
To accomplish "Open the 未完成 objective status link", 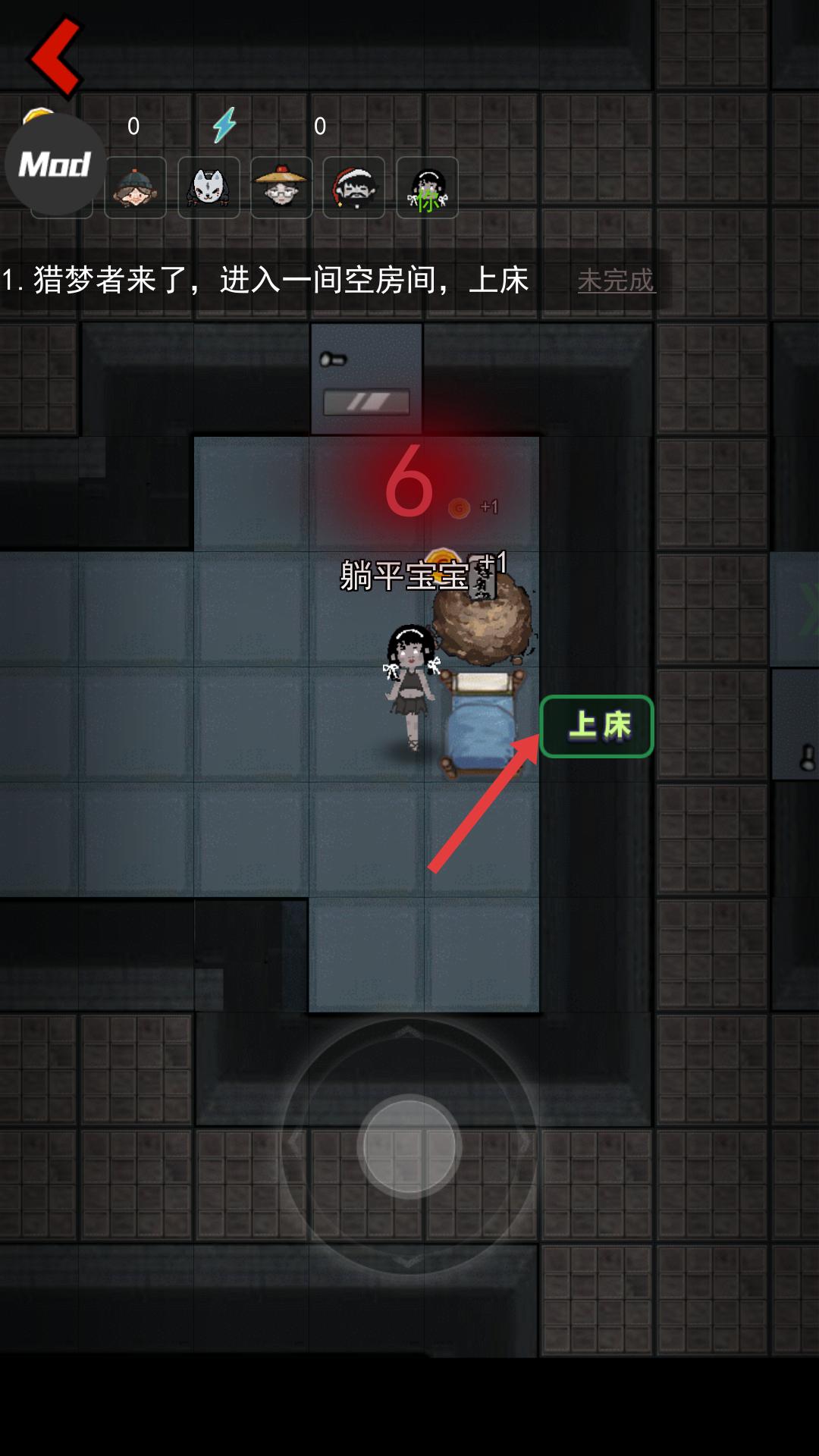I will [616, 281].
